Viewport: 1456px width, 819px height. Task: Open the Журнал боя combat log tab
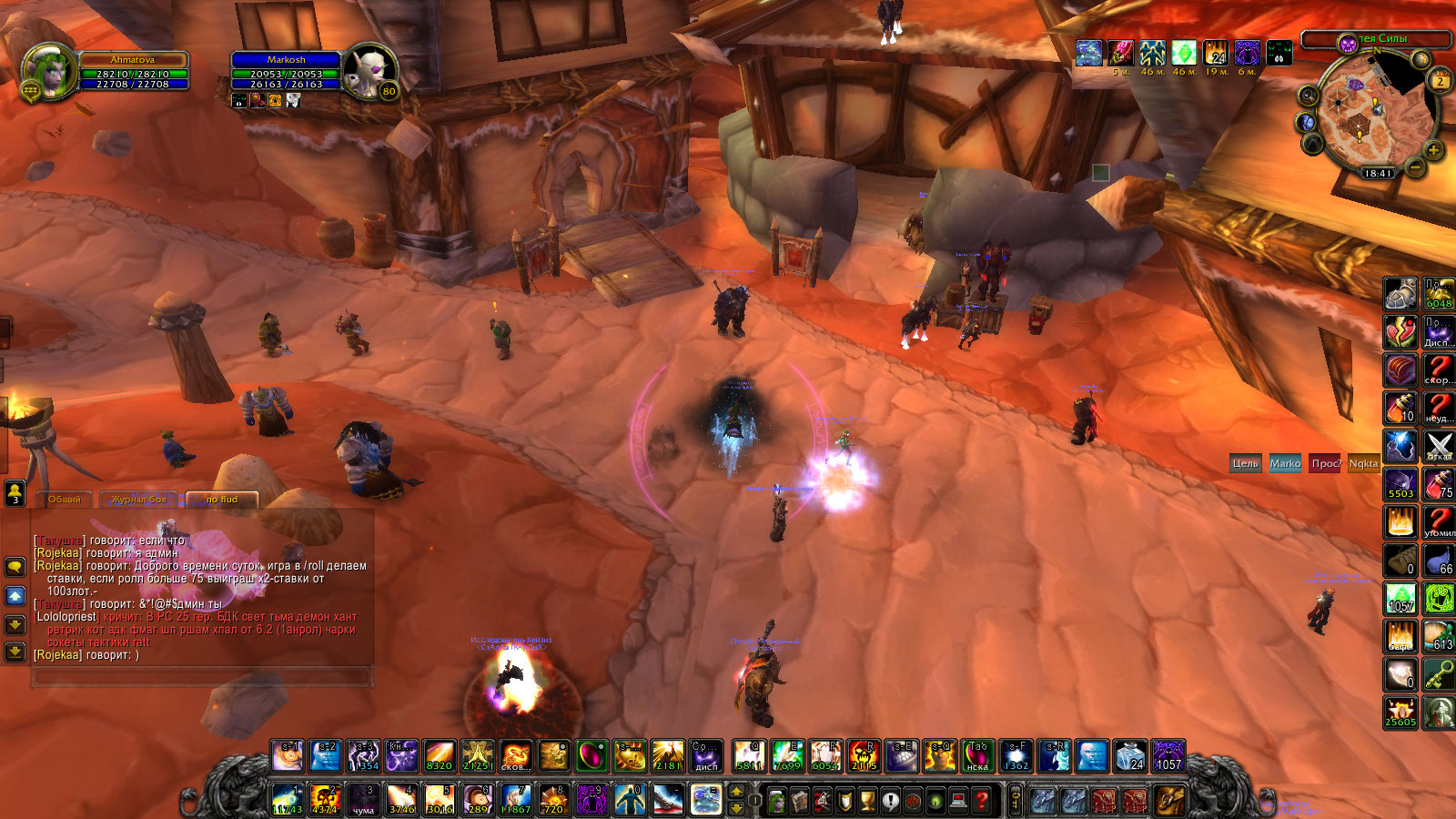coord(138,500)
